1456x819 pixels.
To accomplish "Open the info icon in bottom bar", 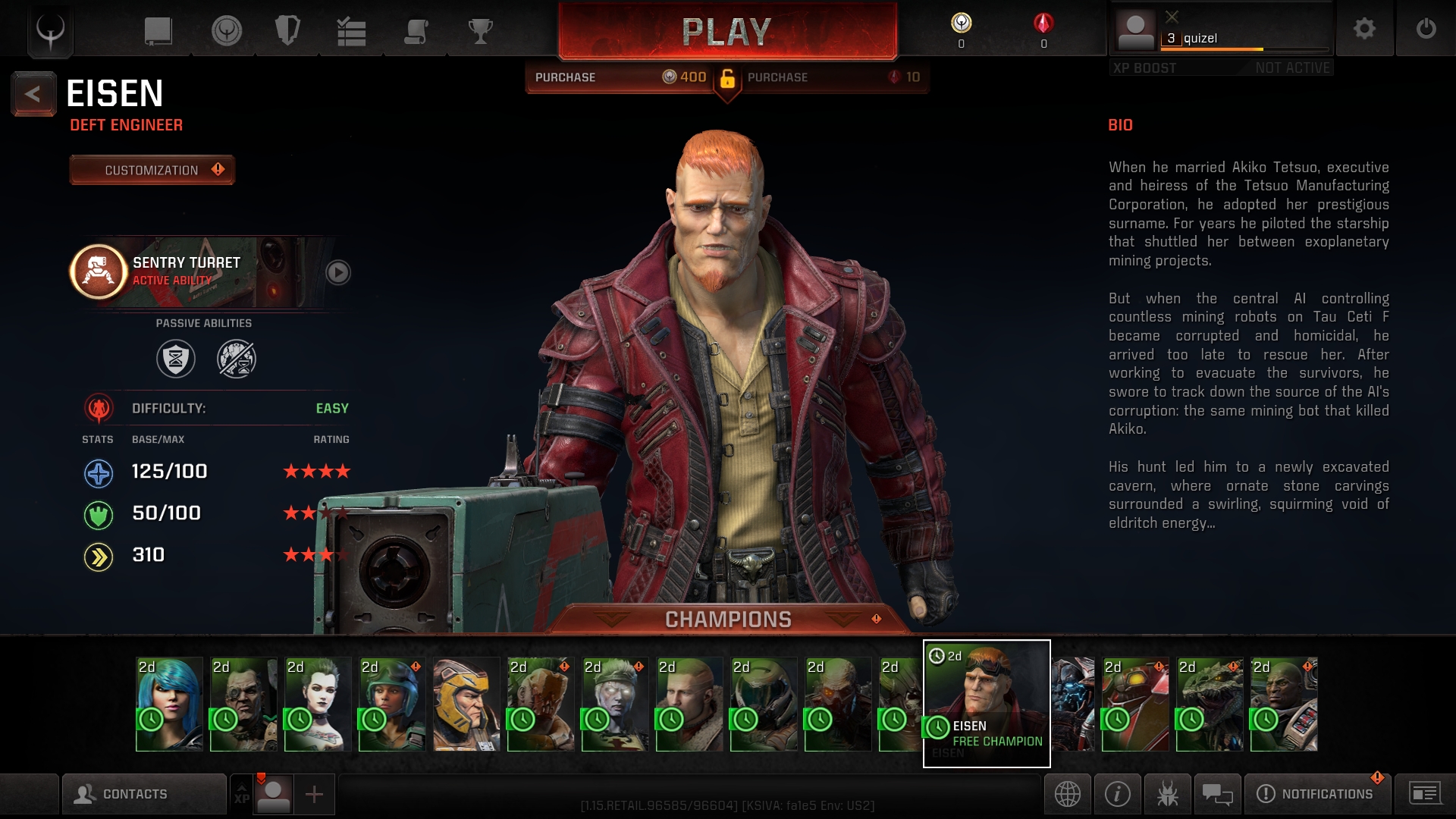I will [x=1117, y=794].
